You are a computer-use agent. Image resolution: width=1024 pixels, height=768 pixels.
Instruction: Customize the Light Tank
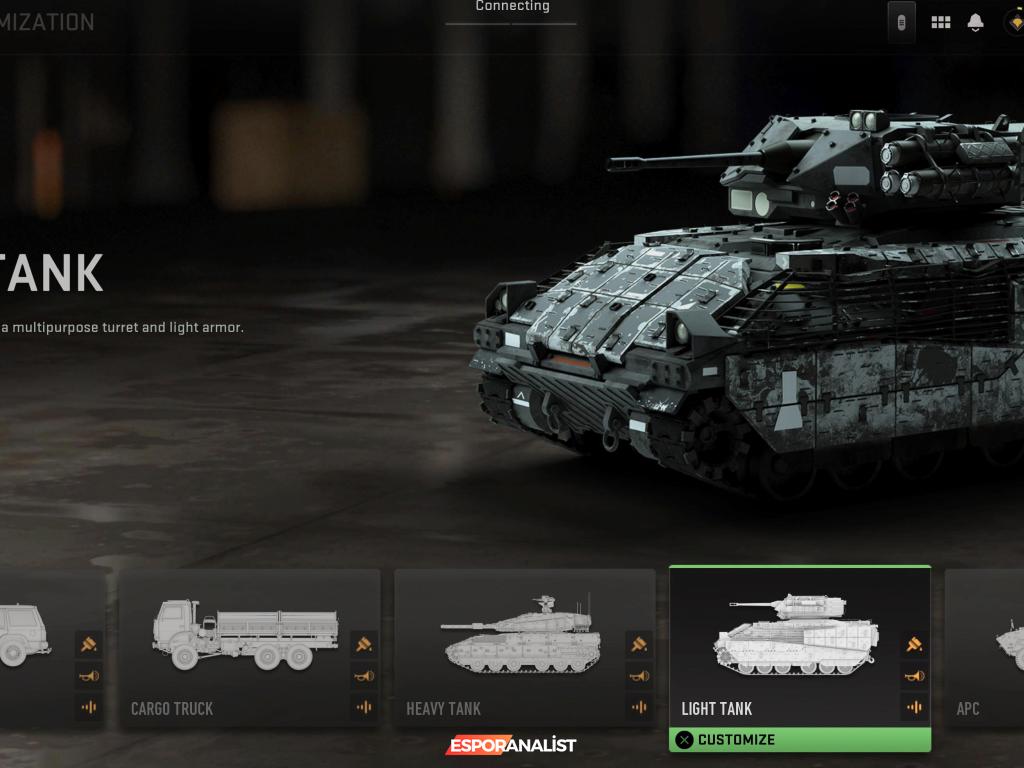(799, 740)
